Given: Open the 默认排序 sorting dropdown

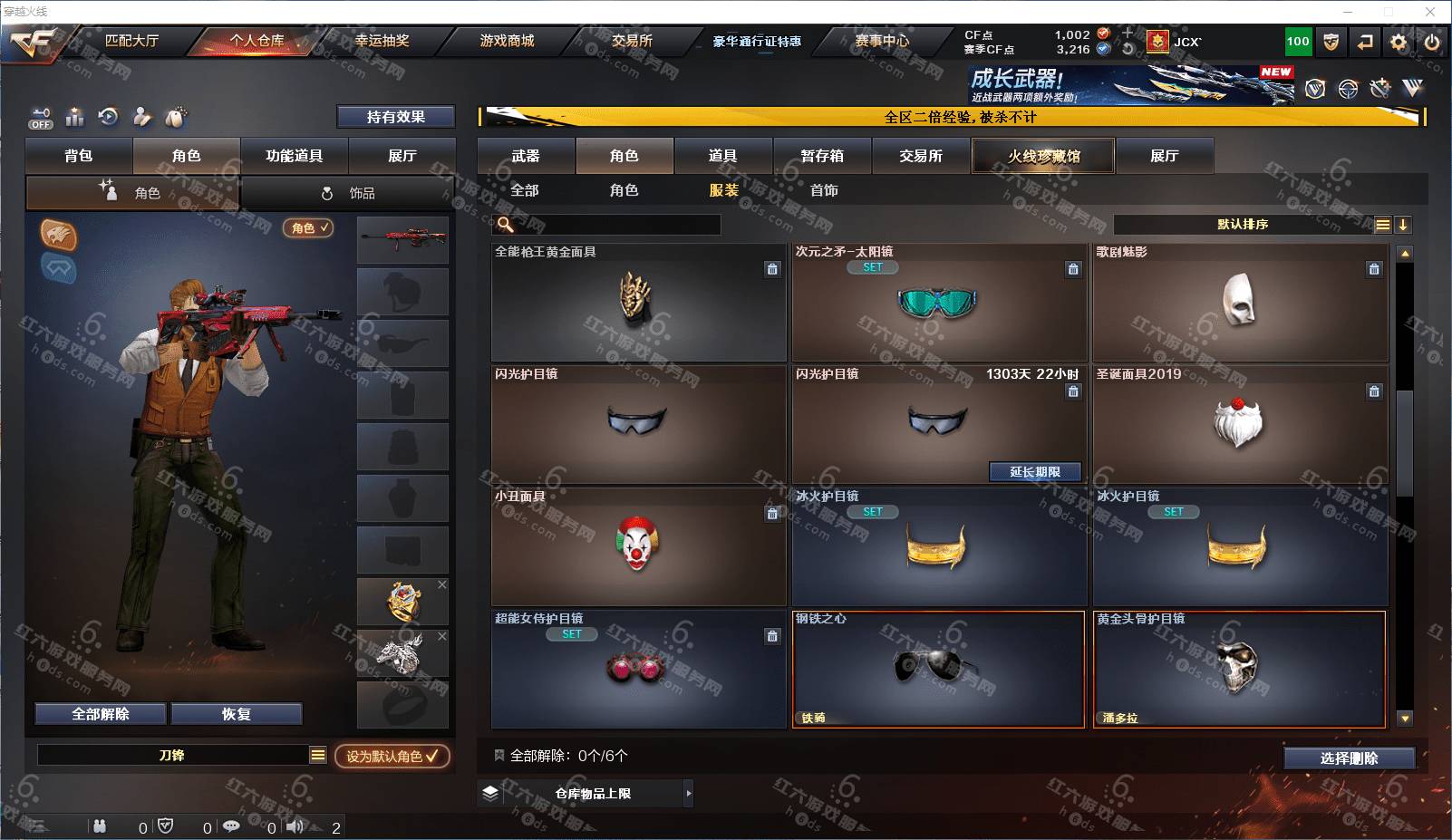Looking at the screenshot, I should click(x=1244, y=225).
